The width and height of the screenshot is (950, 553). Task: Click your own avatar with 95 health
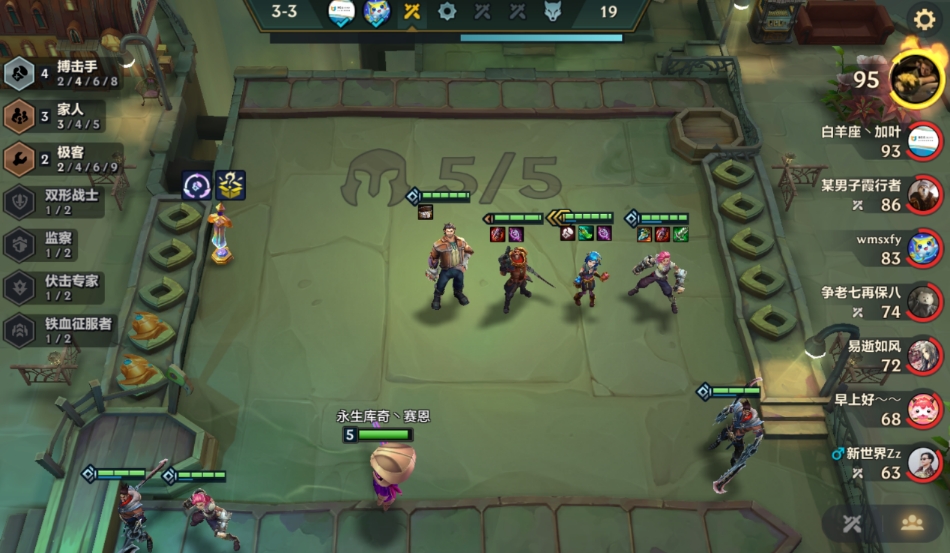[914, 79]
